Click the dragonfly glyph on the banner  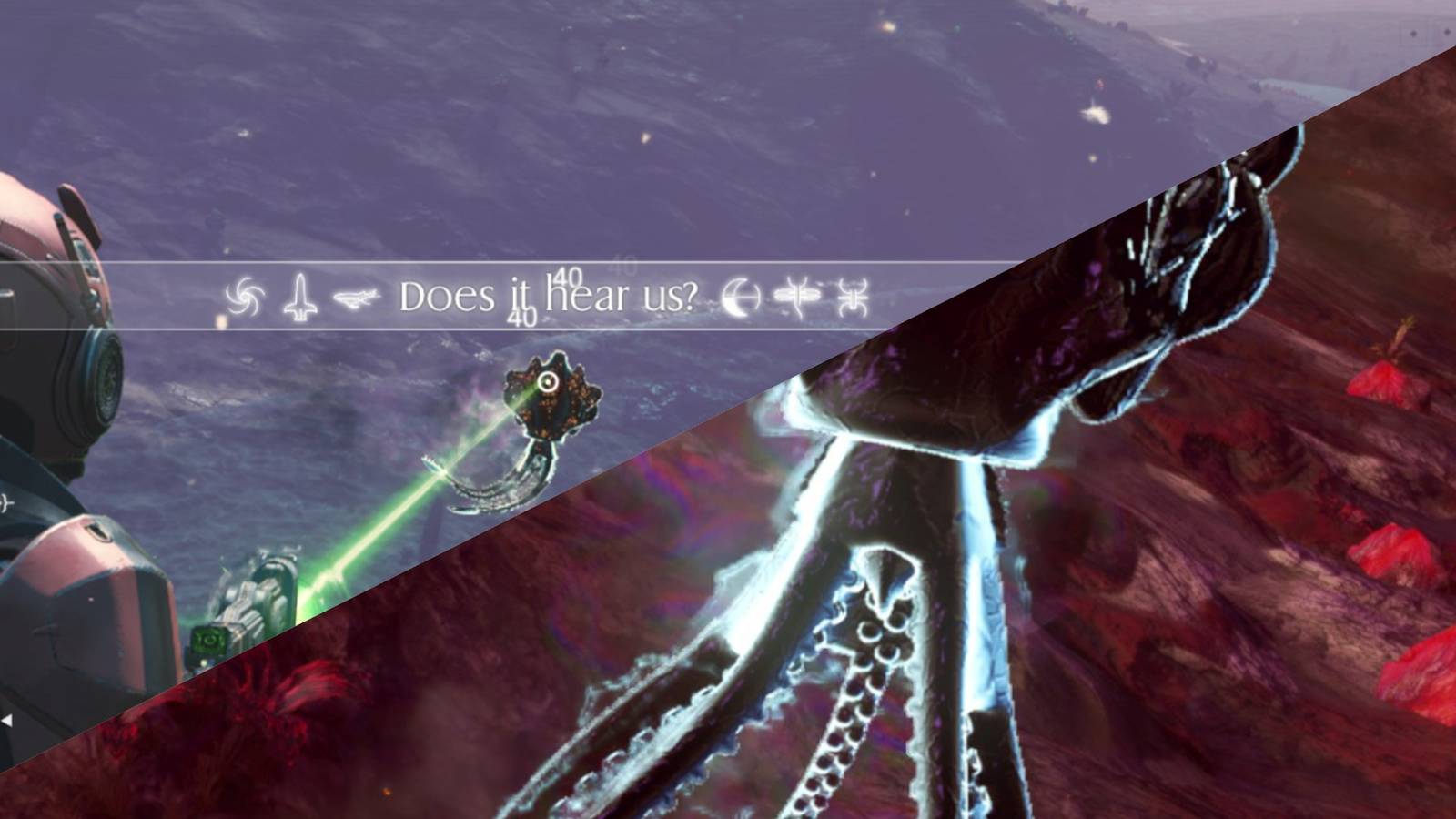pos(797,294)
